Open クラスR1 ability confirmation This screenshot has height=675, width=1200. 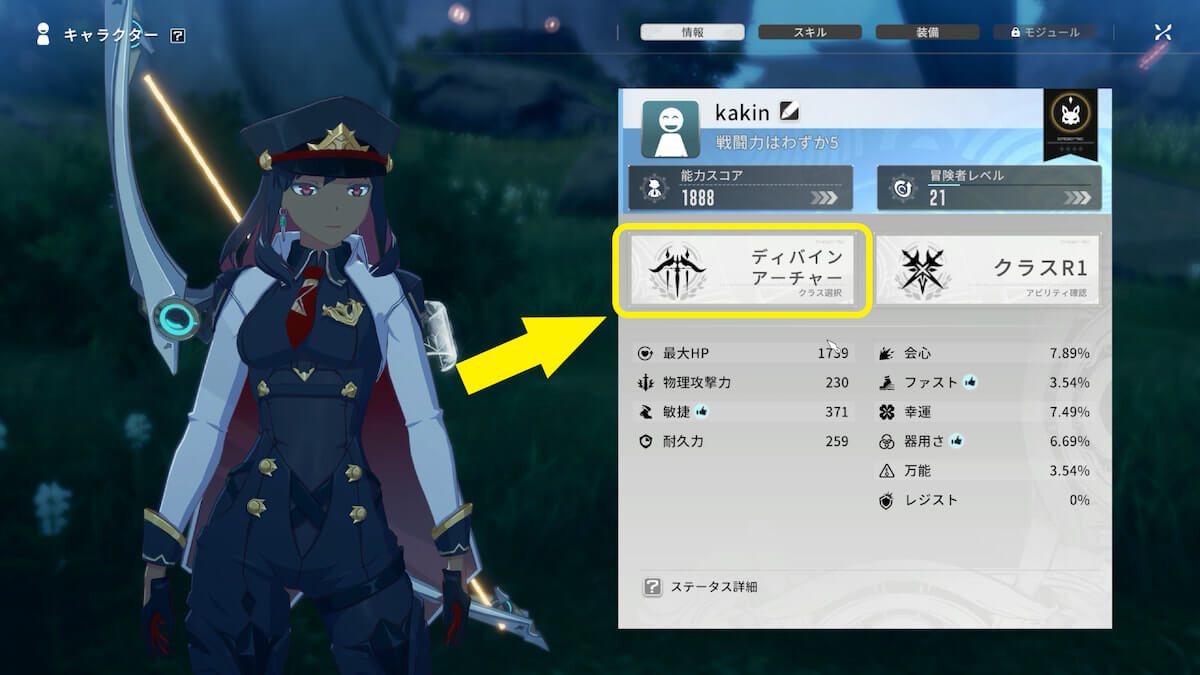coord(988,270)
